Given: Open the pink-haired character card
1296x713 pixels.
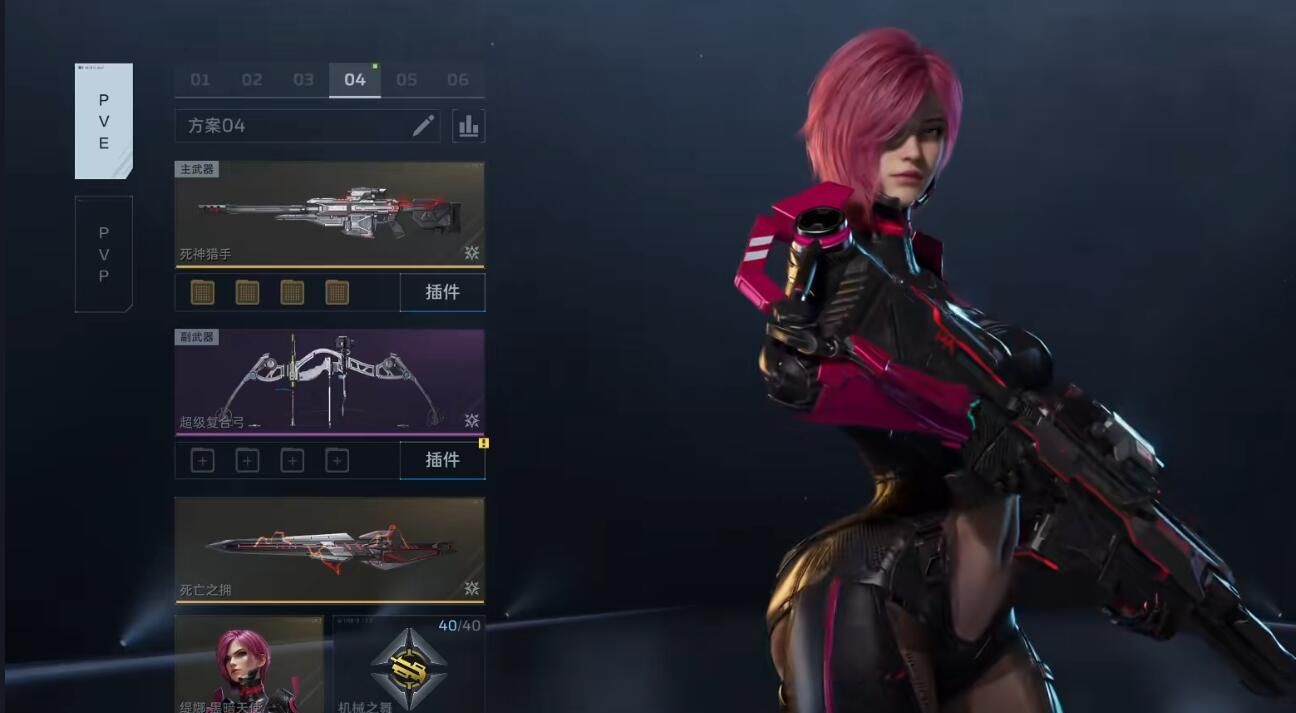Looking at the screenshot, I should coord(249,664).
